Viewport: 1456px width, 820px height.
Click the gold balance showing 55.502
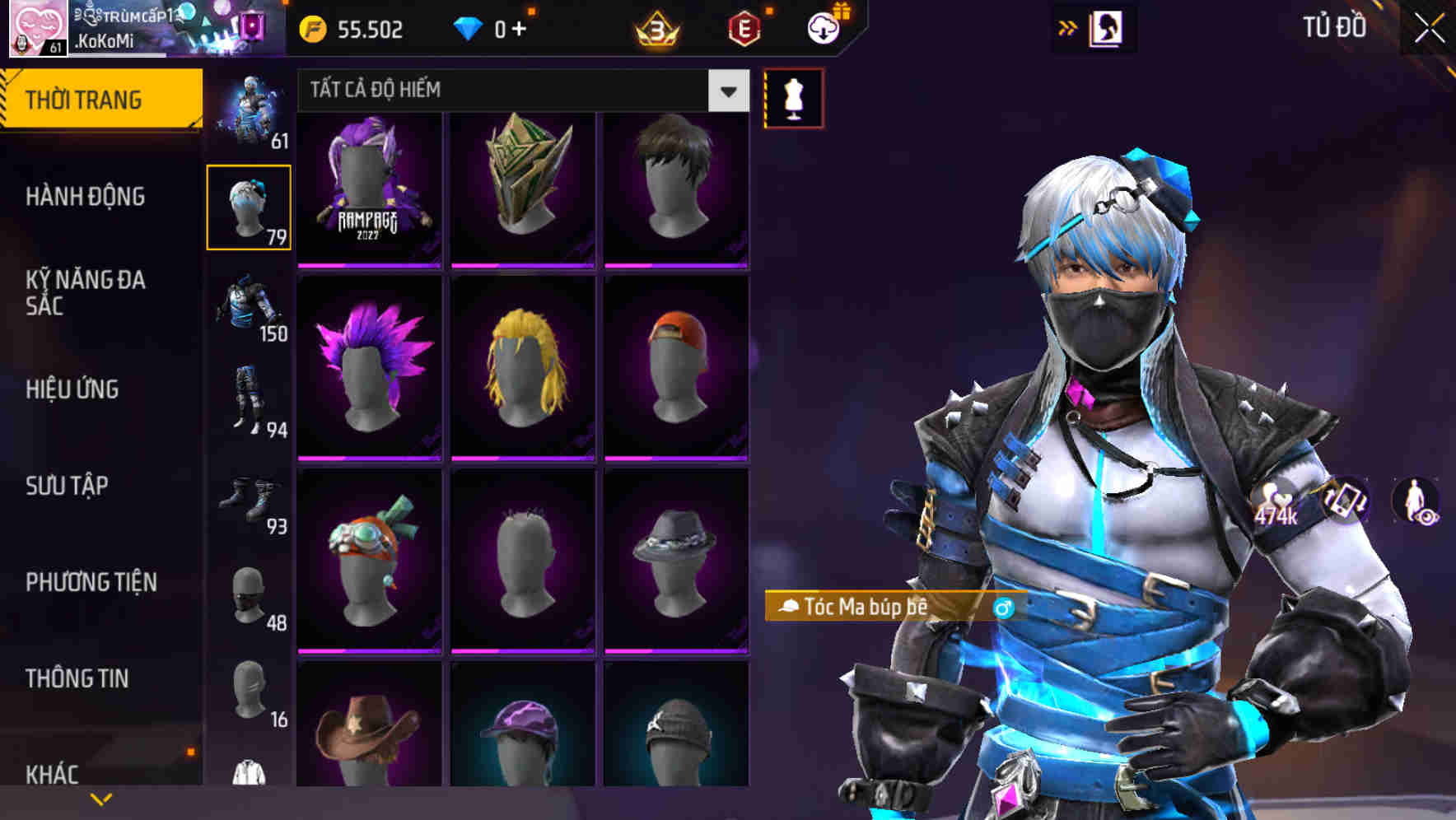(368, 28)
